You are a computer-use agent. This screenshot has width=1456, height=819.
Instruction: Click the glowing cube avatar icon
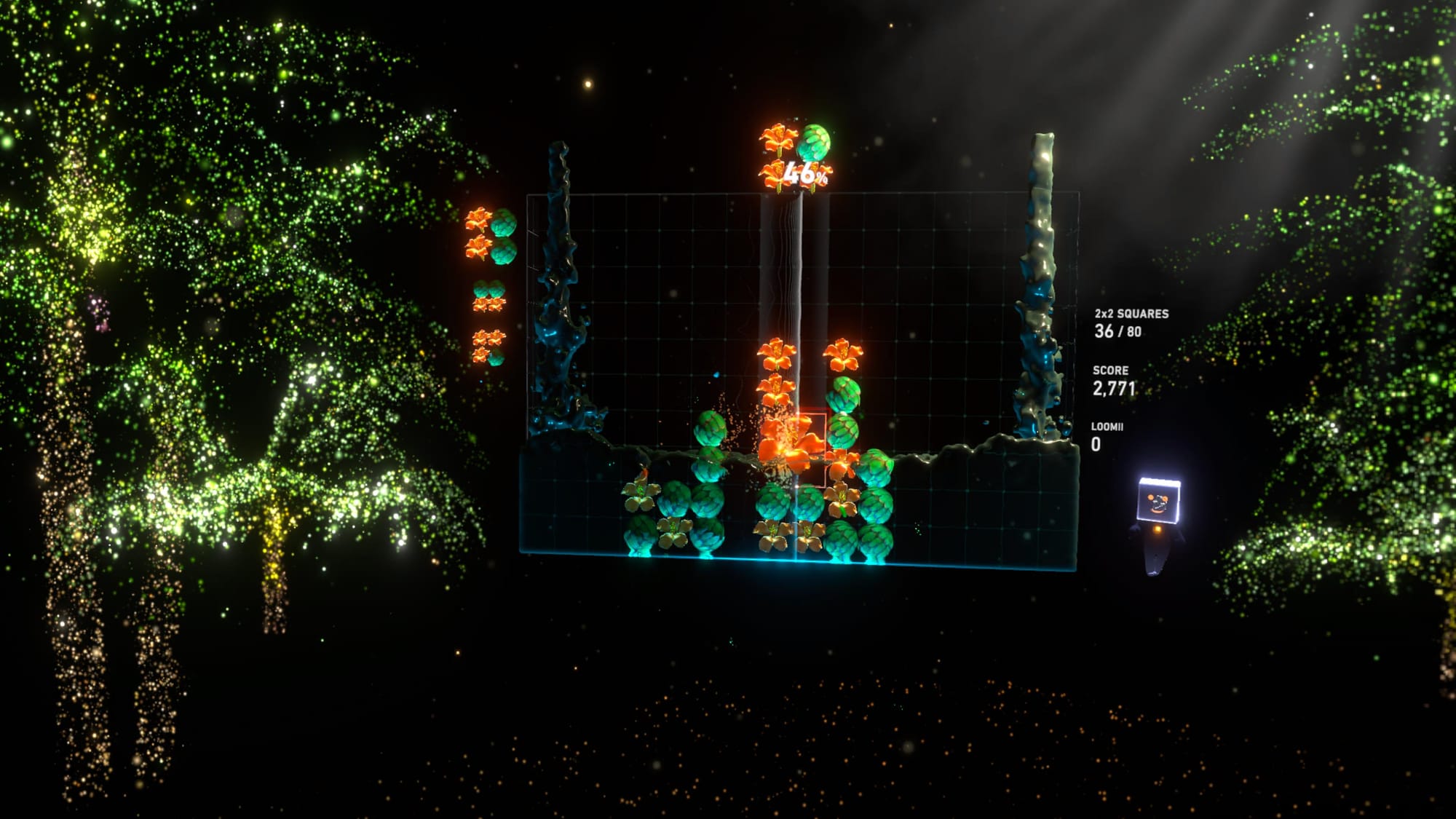1158,502
